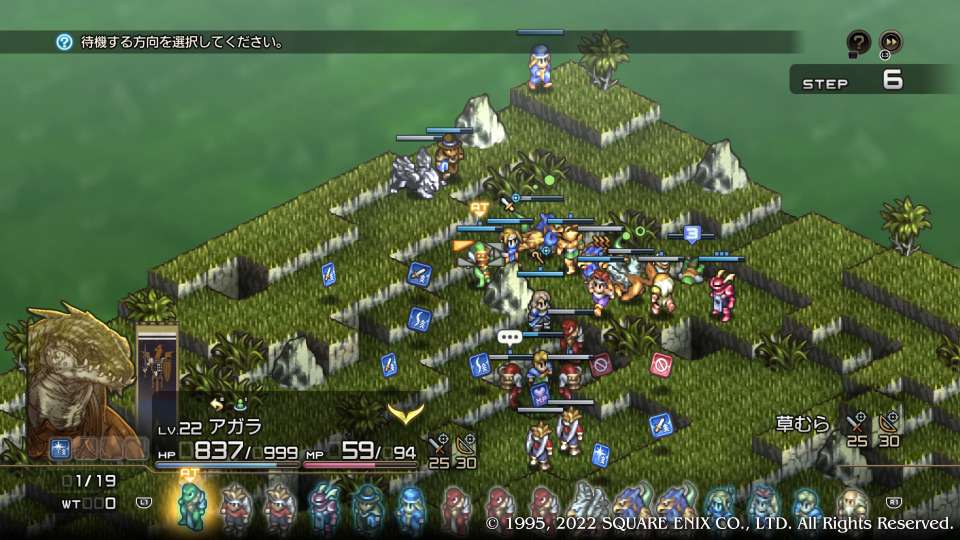
Task: Select the highlighted active unit in turn order
Action: tap(190, 504)
